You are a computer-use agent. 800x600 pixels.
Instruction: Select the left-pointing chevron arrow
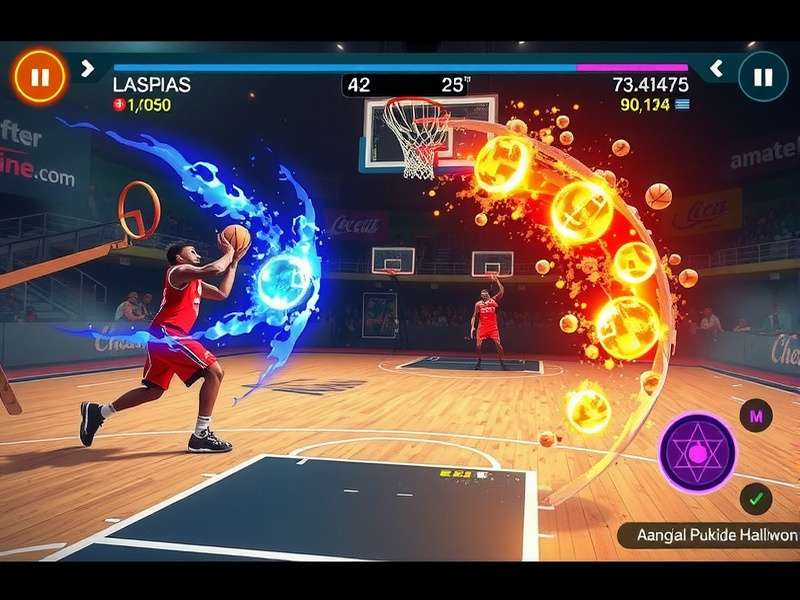[x=716, y=68]
